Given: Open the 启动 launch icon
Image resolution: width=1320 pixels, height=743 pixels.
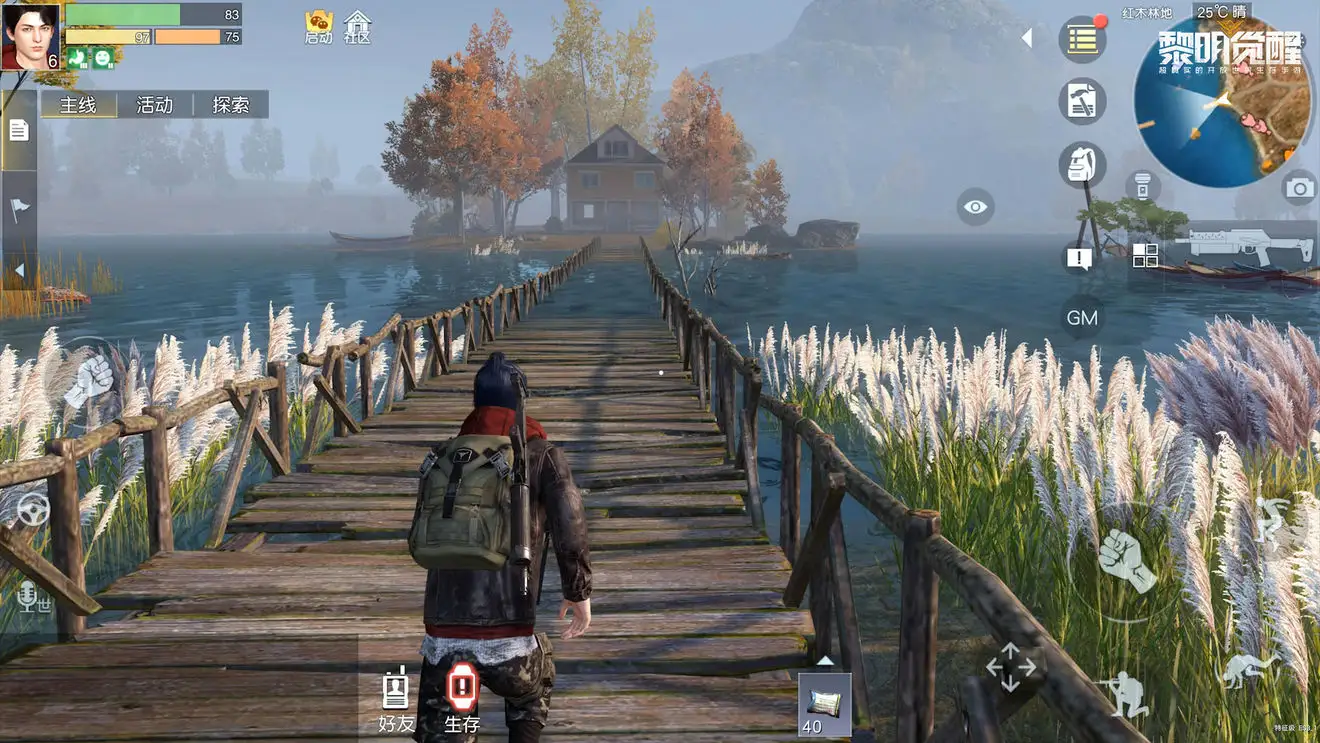Looking at the screenshot, I should (x=319, y=27).
